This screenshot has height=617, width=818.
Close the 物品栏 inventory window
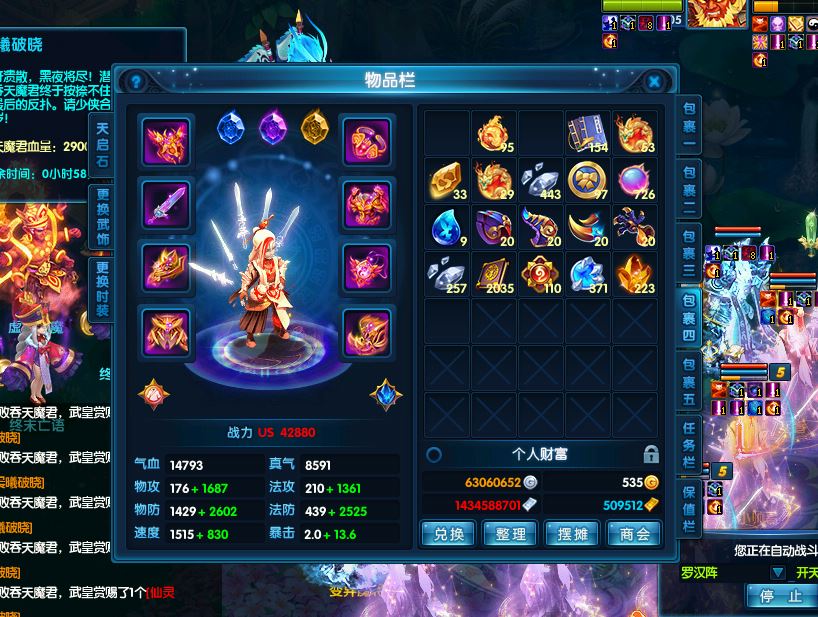(654, 81)
